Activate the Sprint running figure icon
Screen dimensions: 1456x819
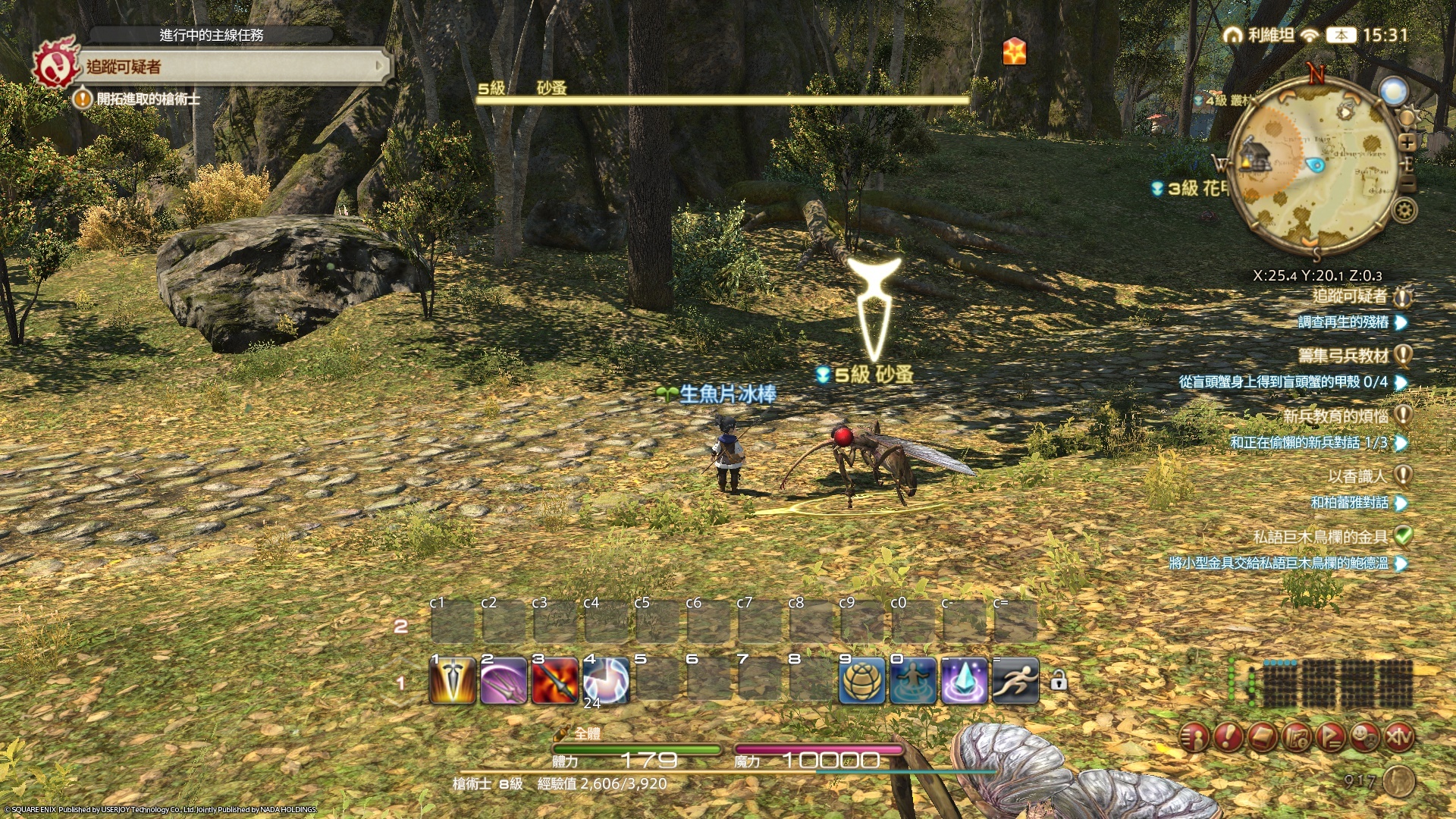click(1015, 681)
